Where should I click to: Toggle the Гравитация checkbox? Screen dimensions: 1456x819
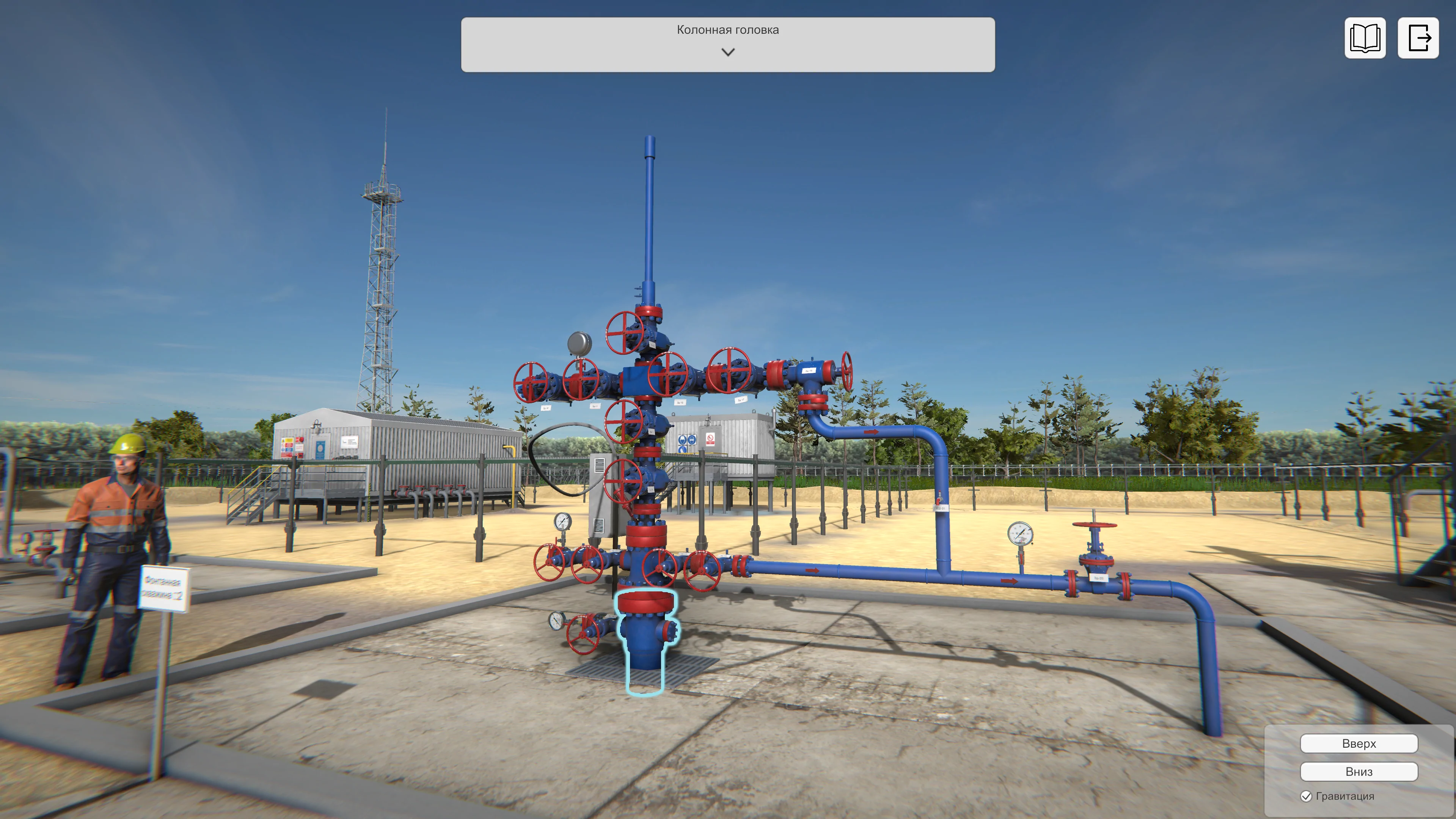(1306, 796)
